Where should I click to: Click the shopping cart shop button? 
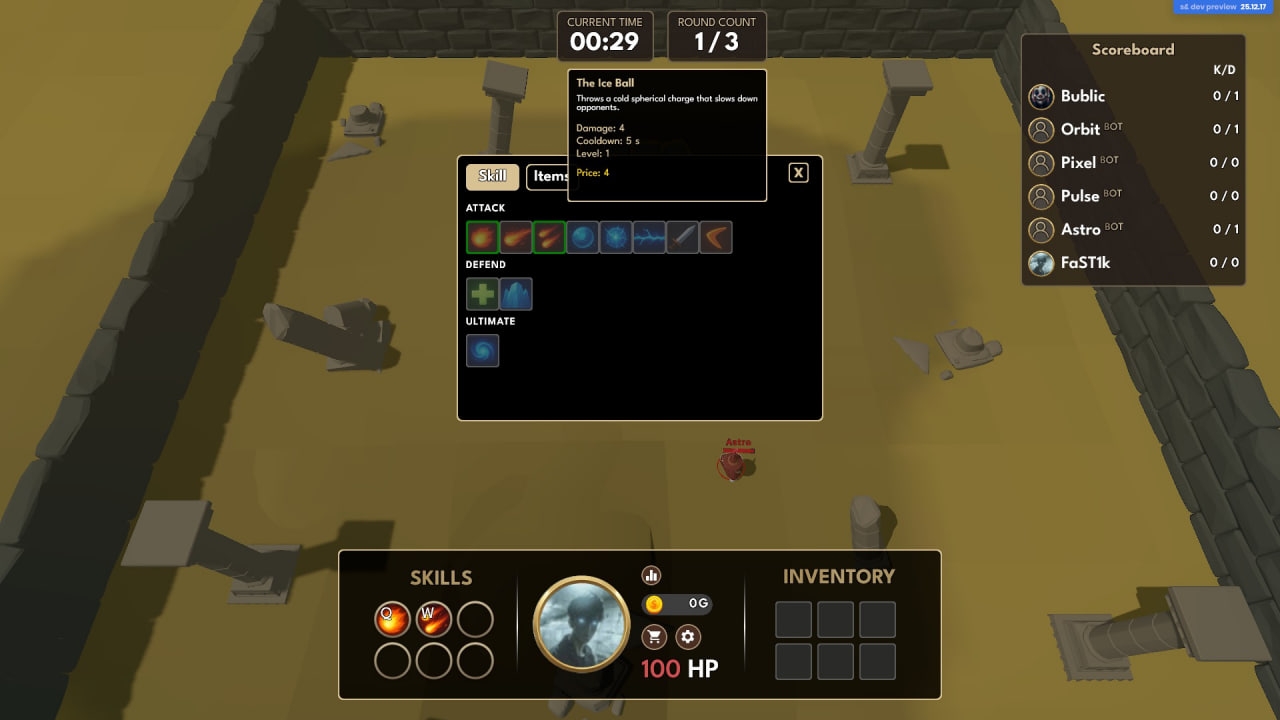[x=654, y=636]
